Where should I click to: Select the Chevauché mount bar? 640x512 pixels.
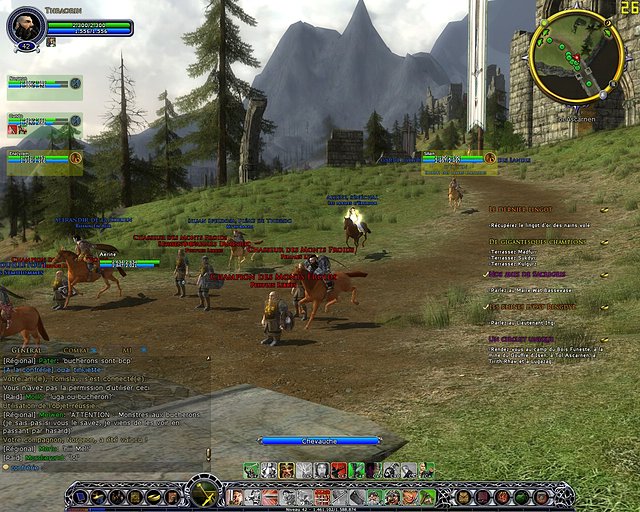click(319, 440)
